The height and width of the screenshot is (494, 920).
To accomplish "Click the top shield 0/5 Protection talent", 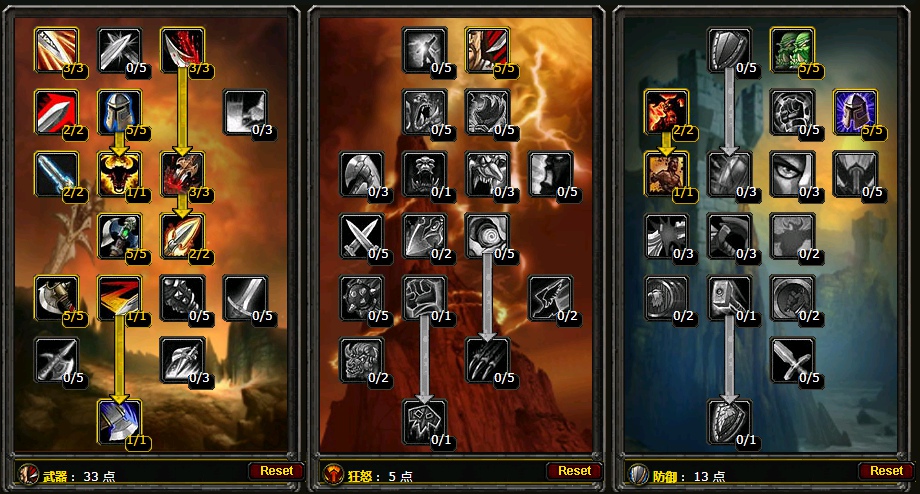I will coord(730,49).
